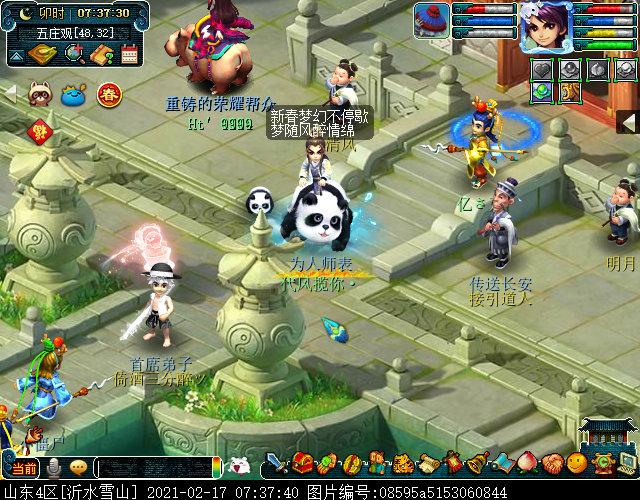640x500 pixels.
Task: Open the guide book with question mark
Action: [x=101, y=55]
